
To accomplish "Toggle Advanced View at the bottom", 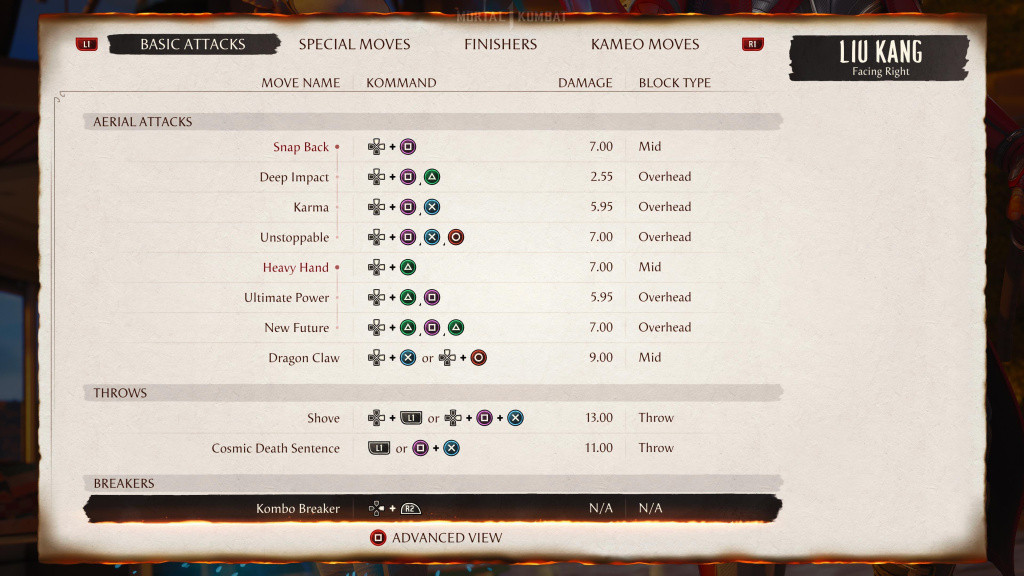I will point(436,538).
